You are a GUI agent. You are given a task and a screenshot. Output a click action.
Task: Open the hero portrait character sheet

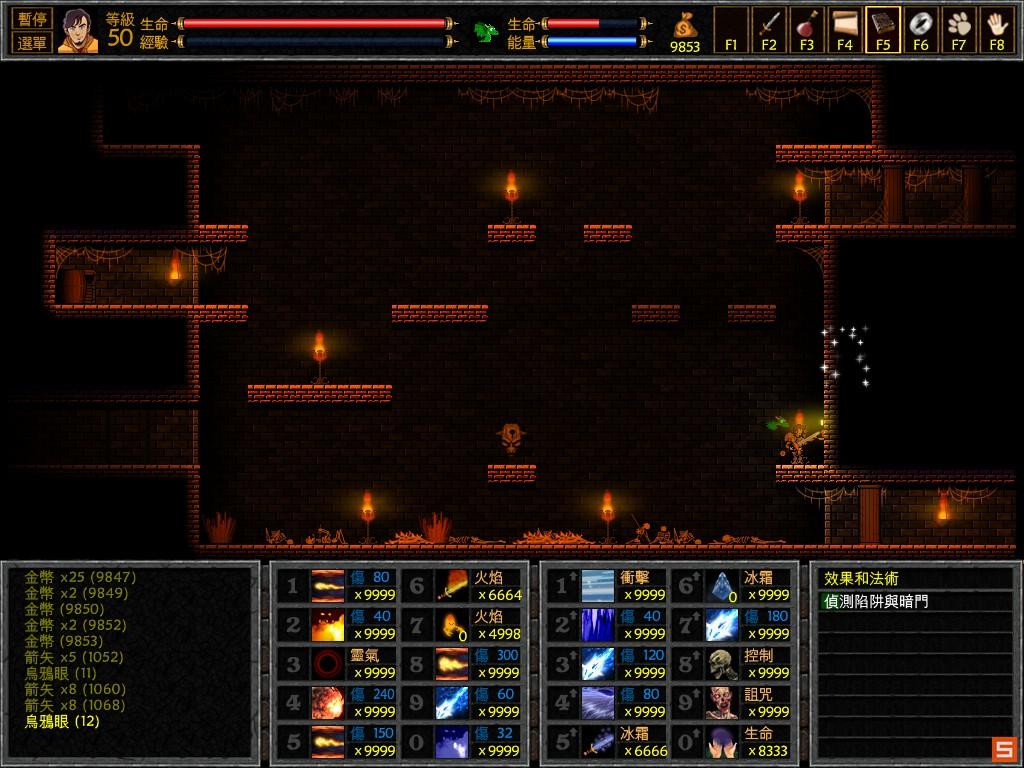click(77, 30)
